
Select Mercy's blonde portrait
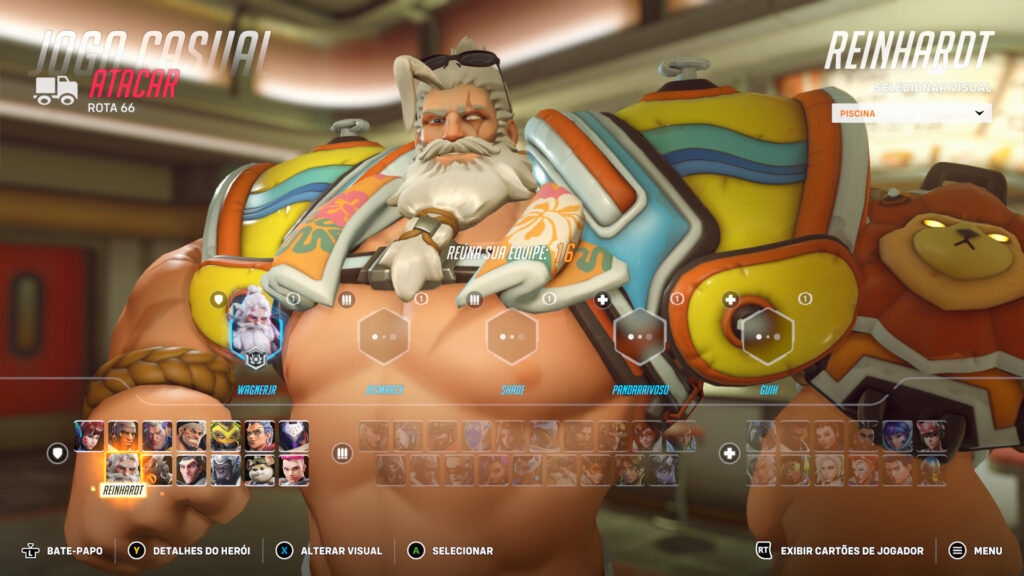coord(829,470)
